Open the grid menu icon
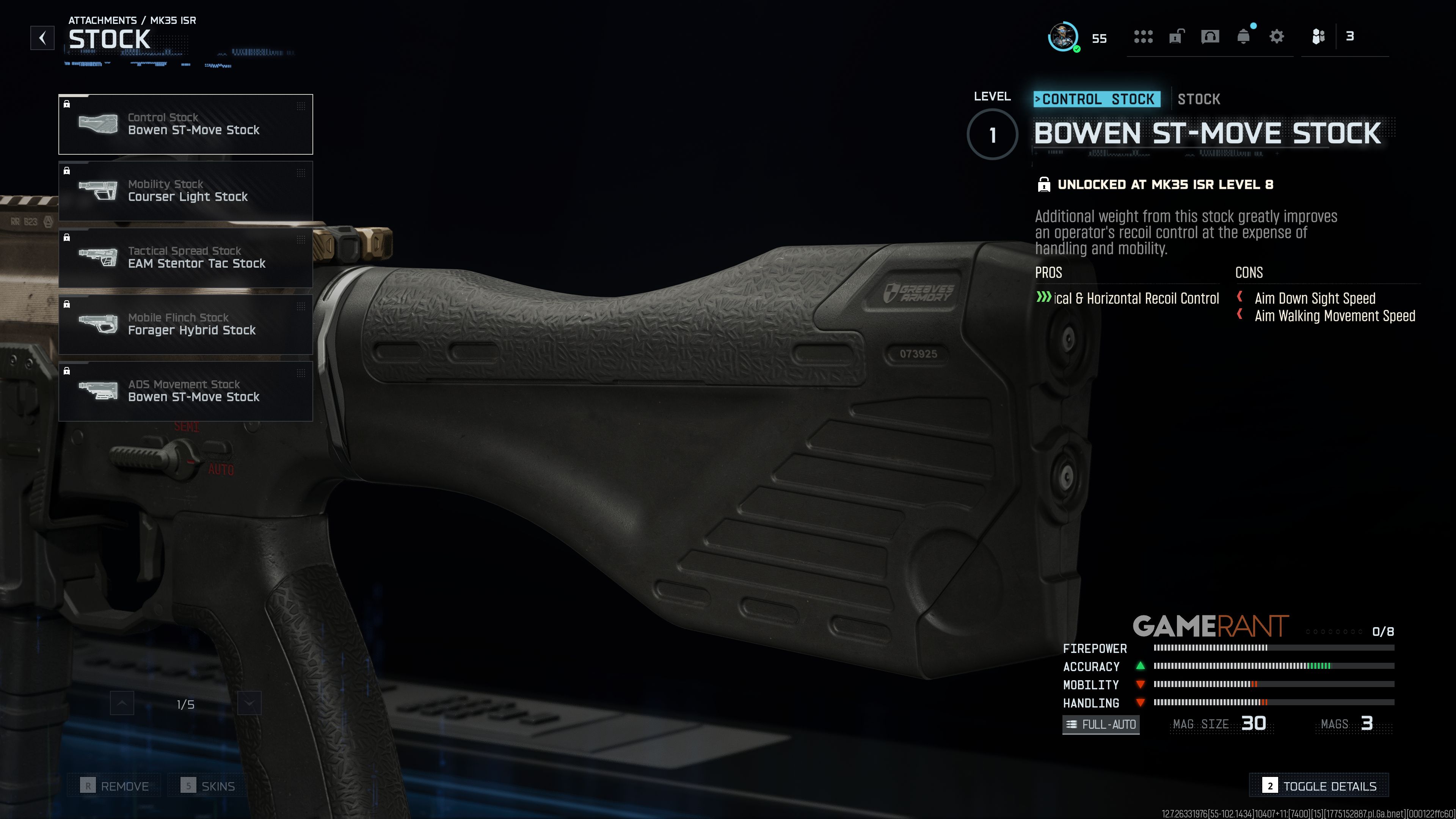 point(1143,37)
